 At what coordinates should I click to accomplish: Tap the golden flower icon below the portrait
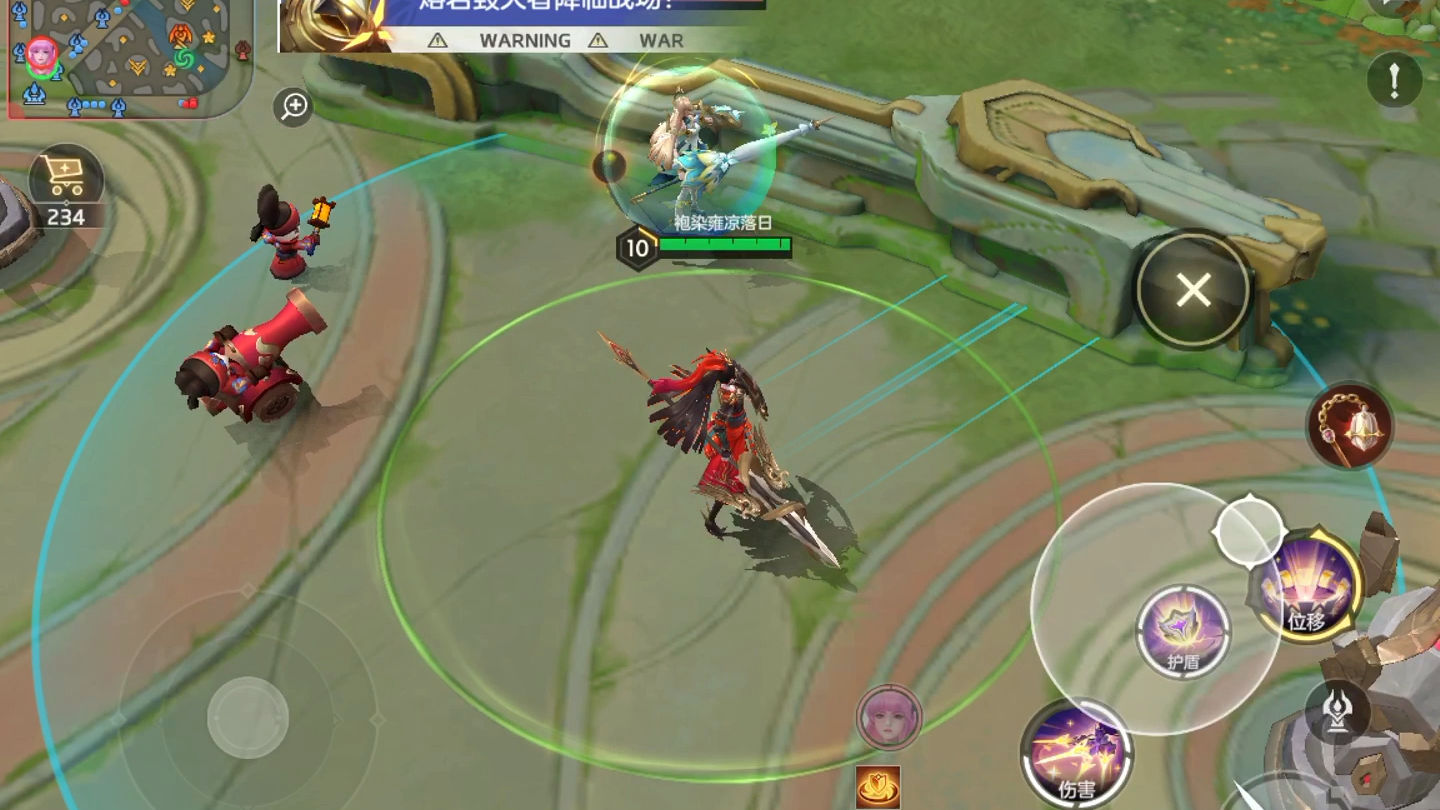point(878,787)
